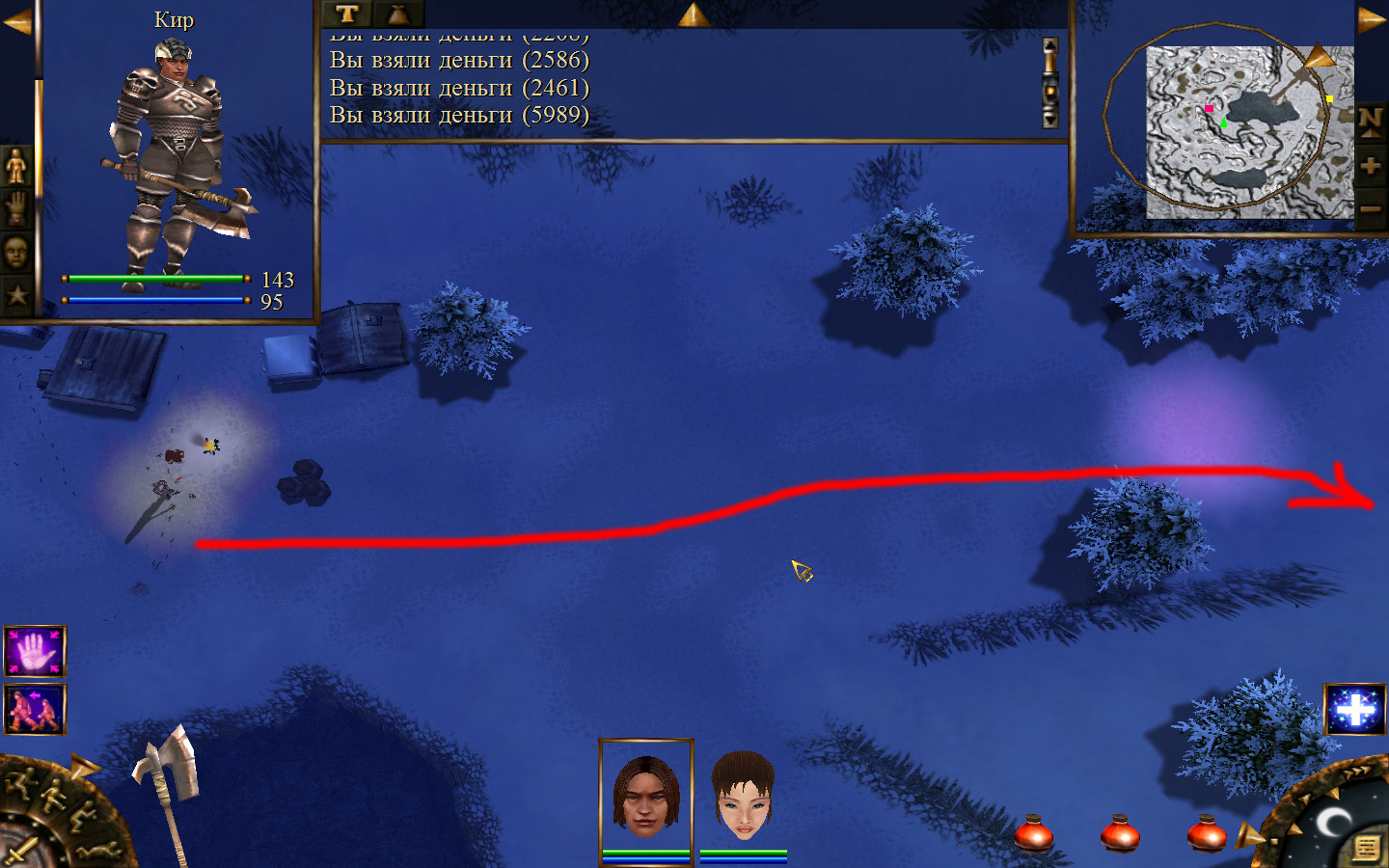Open the golden figure character icon
Image resolution: width=1389 pixels, height=868 pixels.
[16, 166]
